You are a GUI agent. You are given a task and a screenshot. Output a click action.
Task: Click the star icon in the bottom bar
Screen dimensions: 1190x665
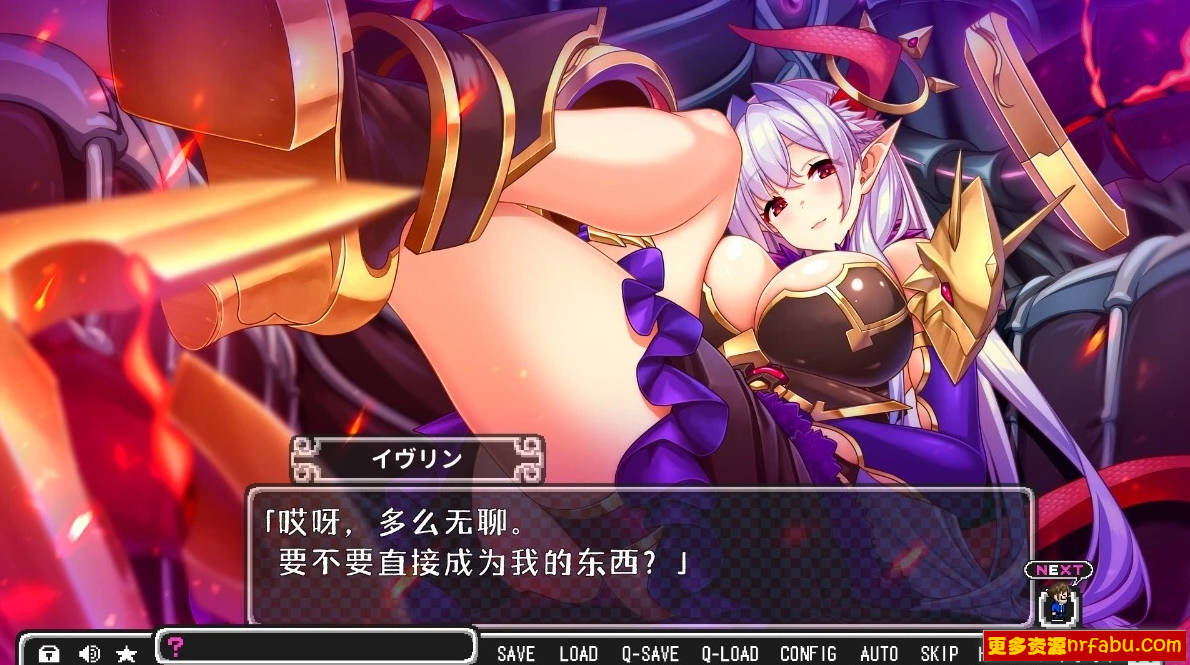126,654
